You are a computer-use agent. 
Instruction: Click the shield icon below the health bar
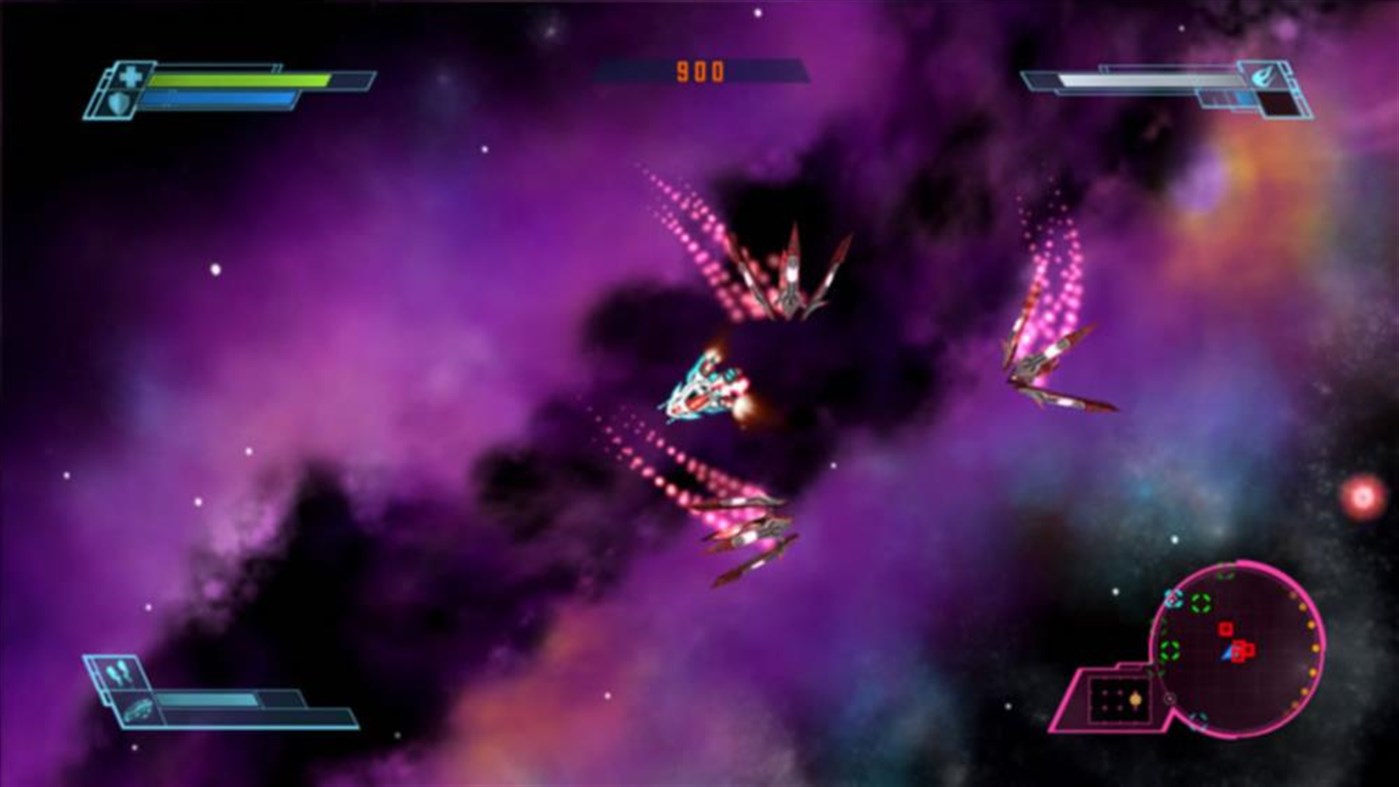tap(118, 102)
